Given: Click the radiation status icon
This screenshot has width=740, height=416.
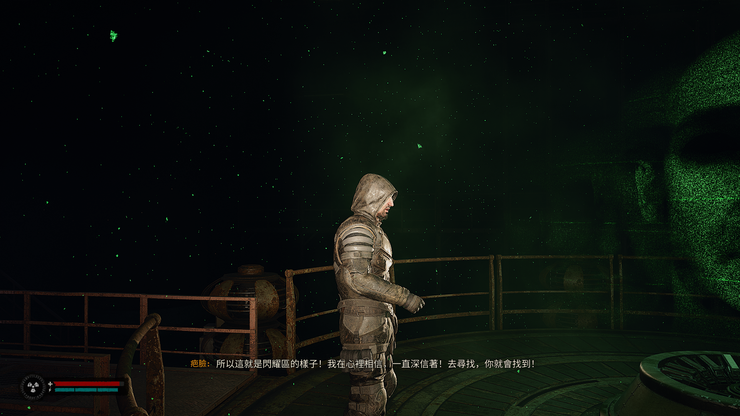Looking at the screenshot, I should click(33, 386).
